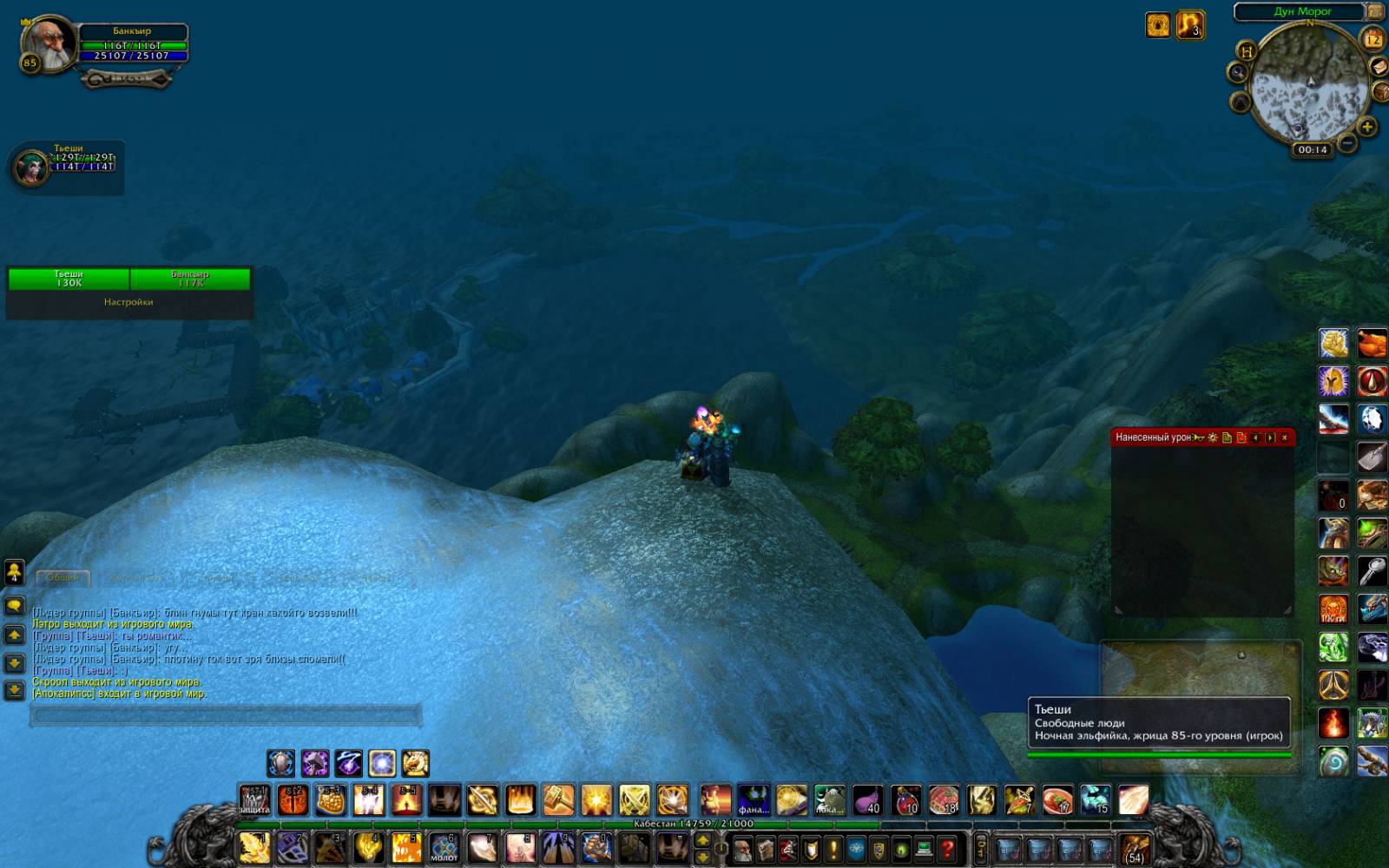
Task: Open the yellow exclamation quest log button
Action: coord(833,848)
